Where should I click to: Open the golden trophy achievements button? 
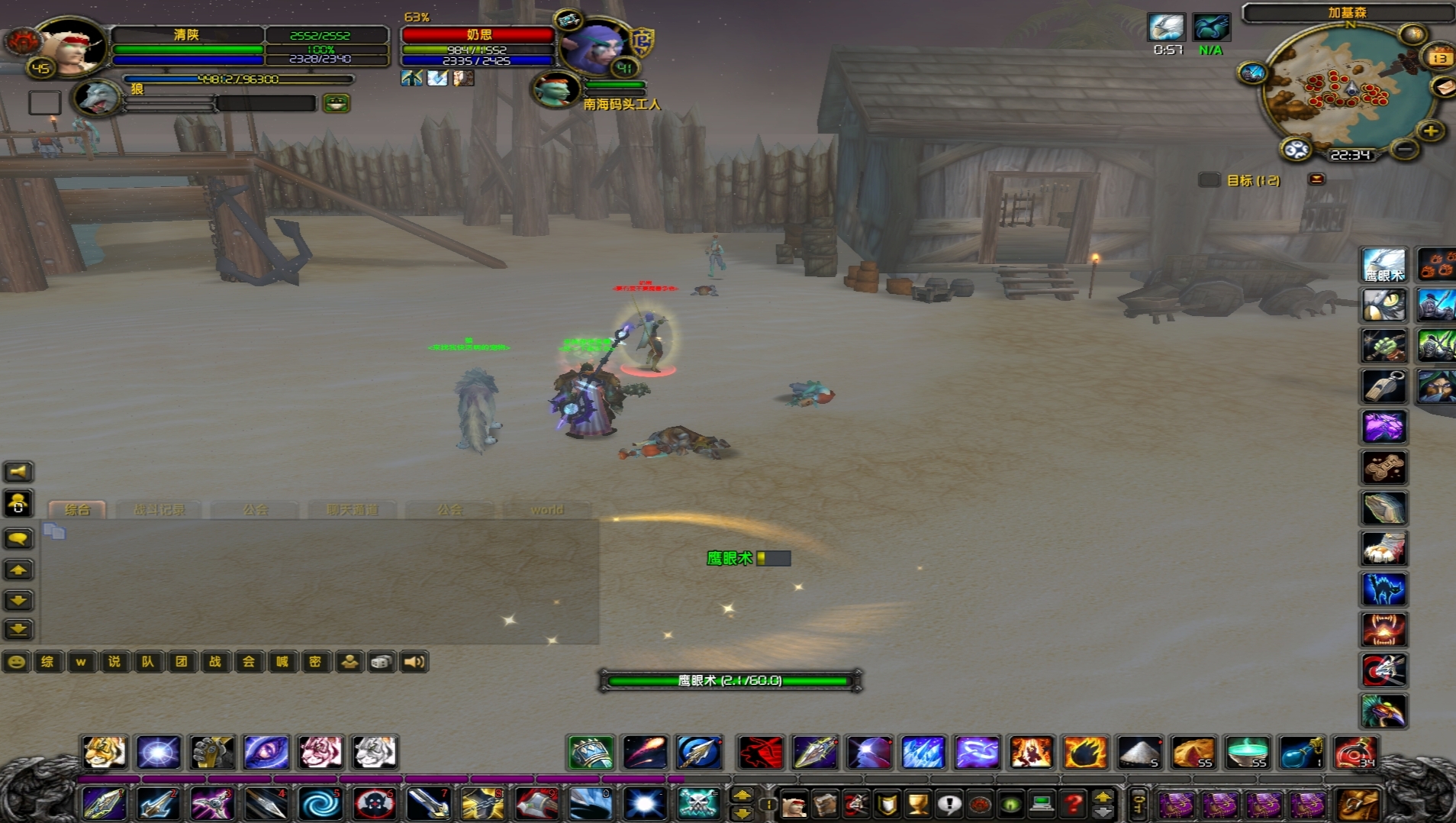[918, 804]
